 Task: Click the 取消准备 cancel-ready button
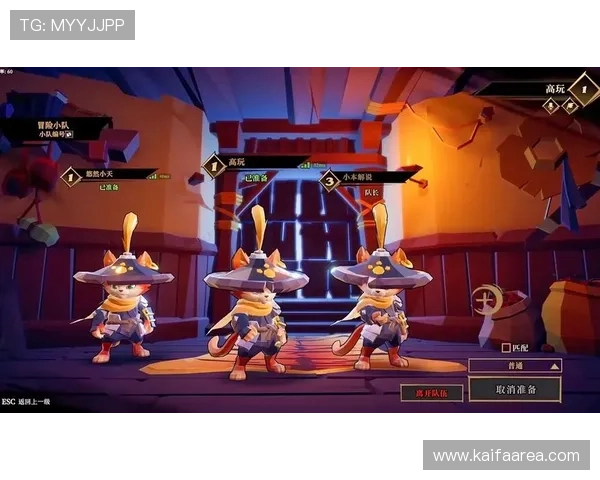[515, 389]
